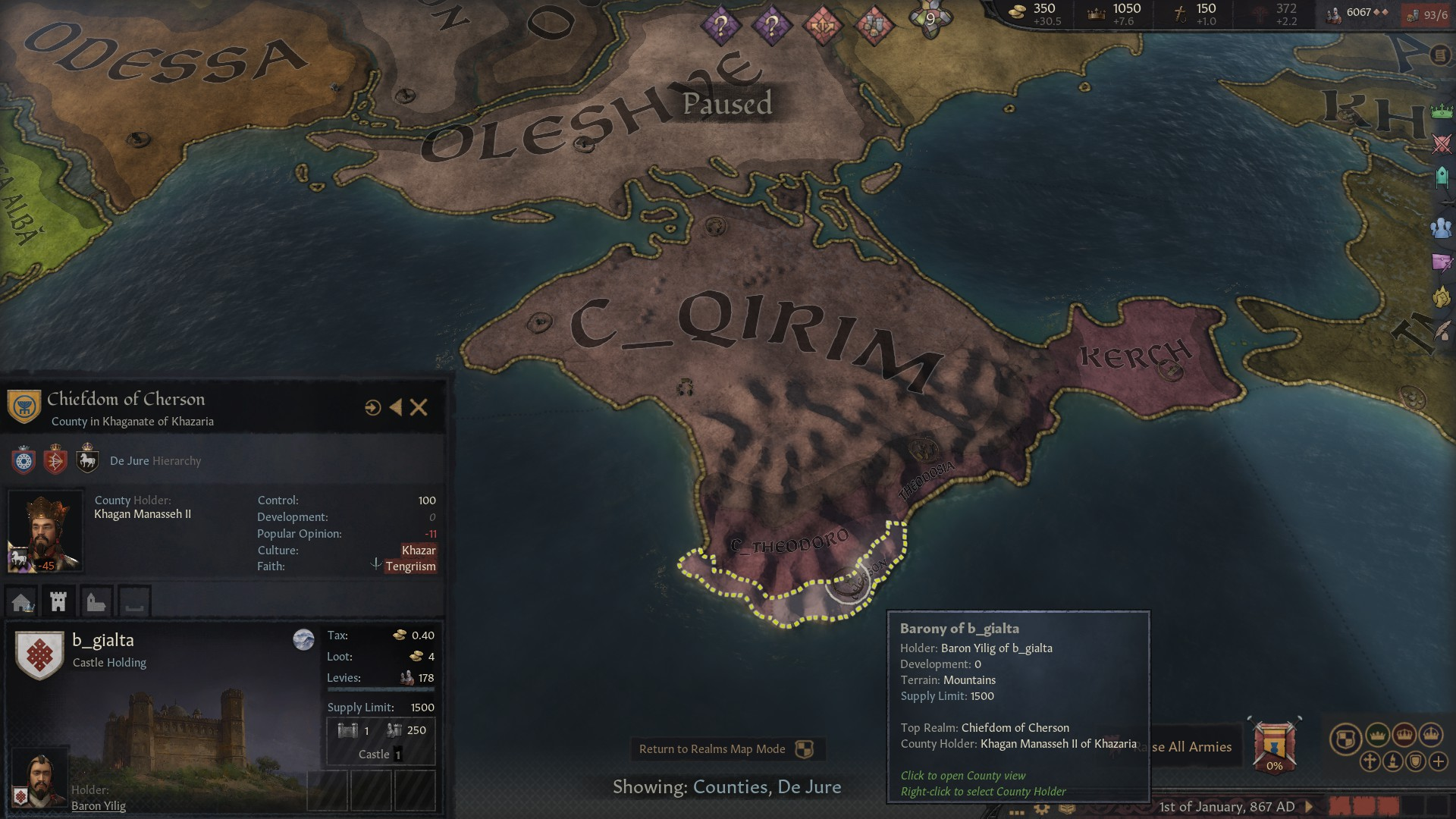Open the Court view using the blue people icon

pyautogui.click(x=1440, y=227)
